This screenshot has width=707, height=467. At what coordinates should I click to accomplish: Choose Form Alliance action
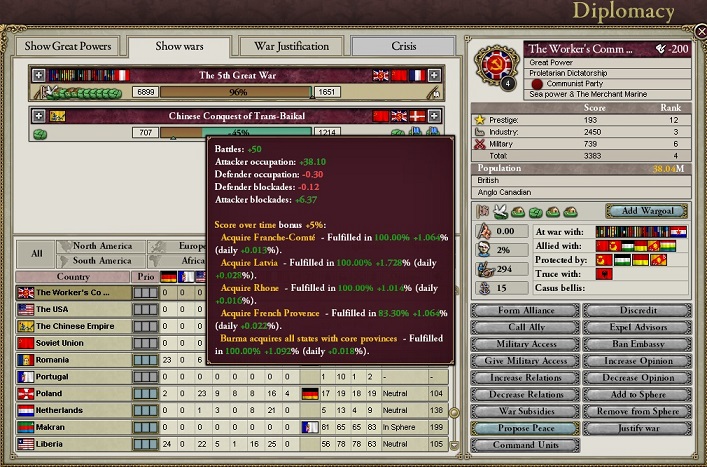coord(524,310)
